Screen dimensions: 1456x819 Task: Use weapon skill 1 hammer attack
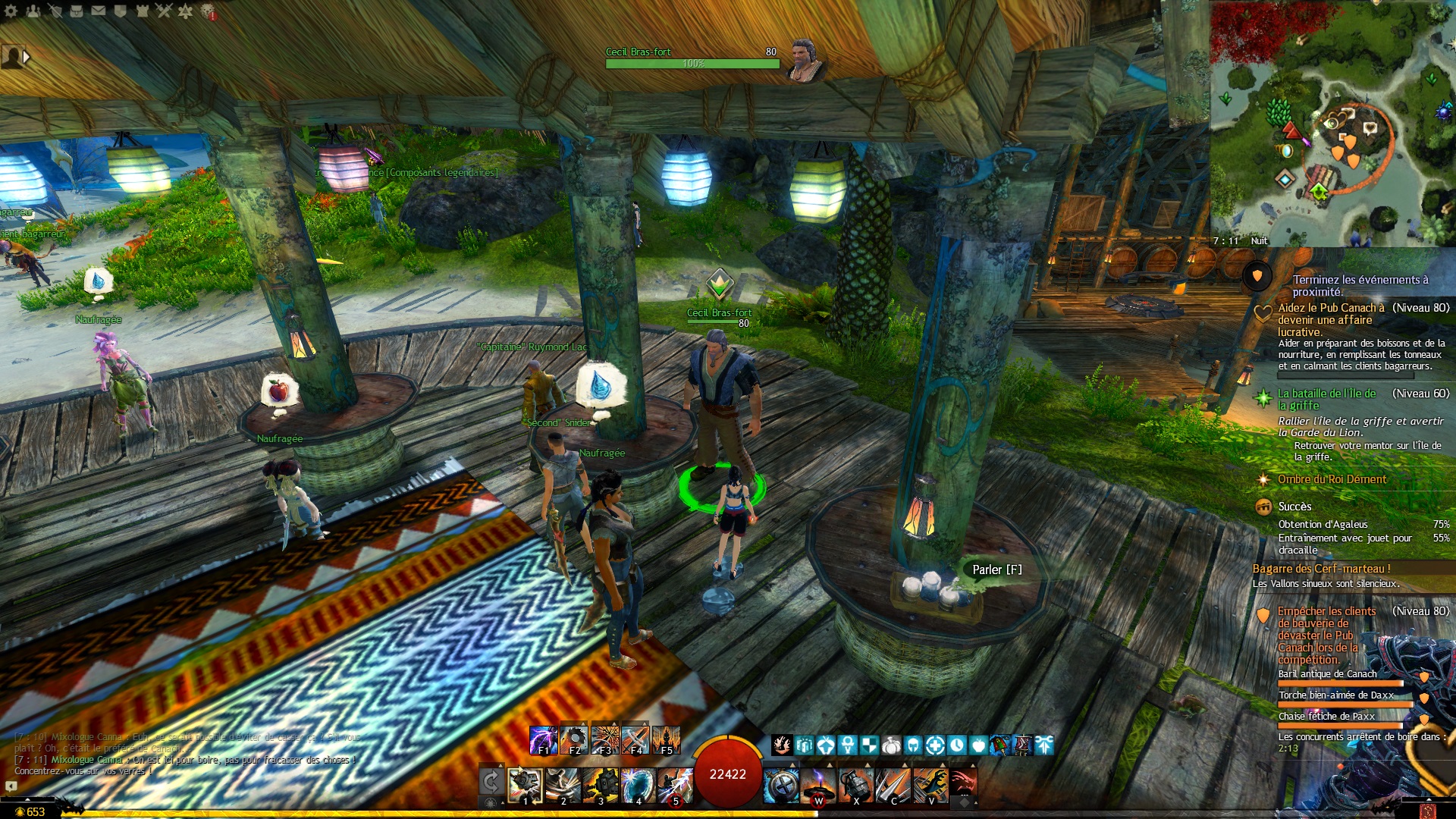click(525, 785)
